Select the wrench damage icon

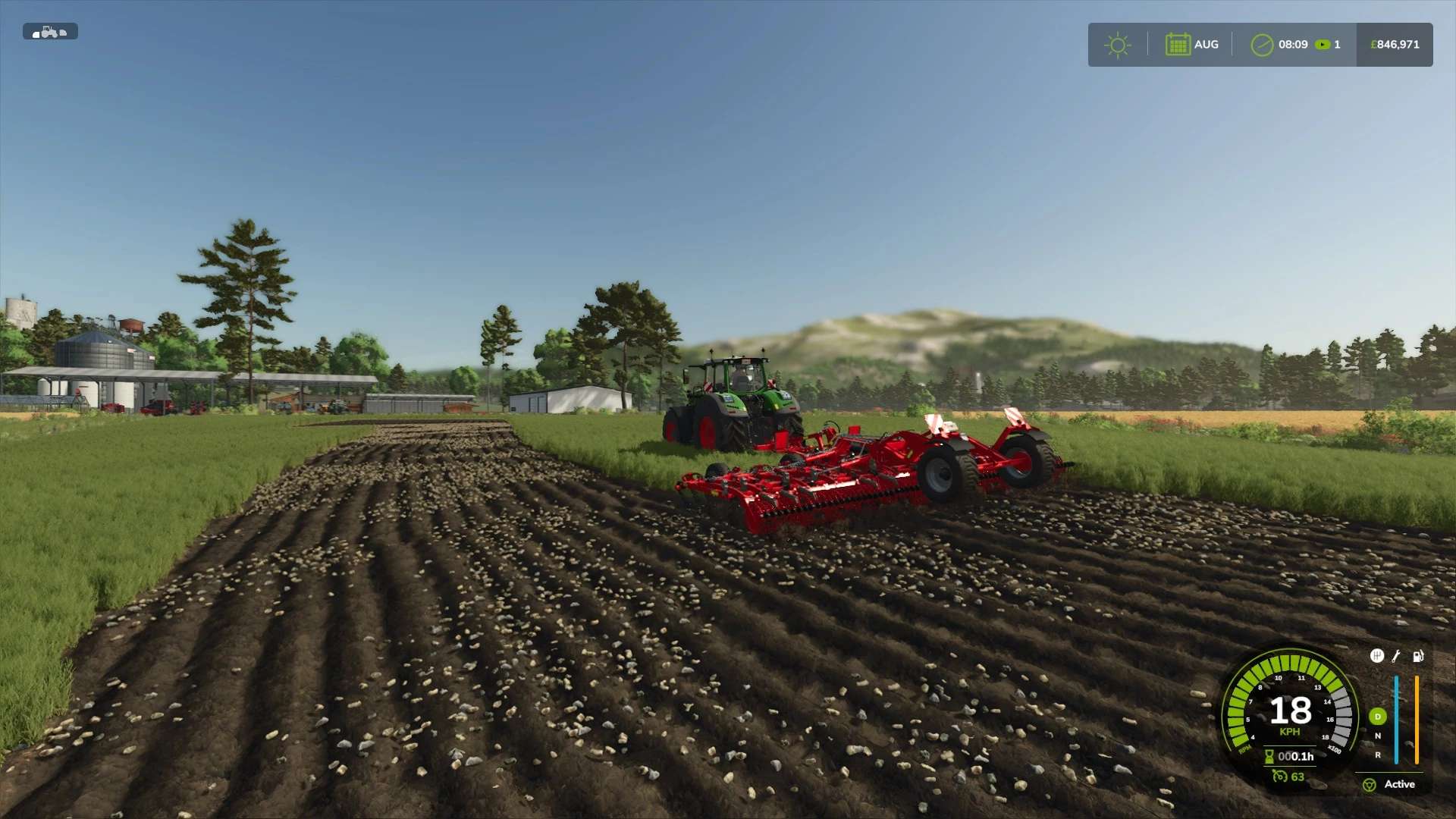pos(1396,656)
